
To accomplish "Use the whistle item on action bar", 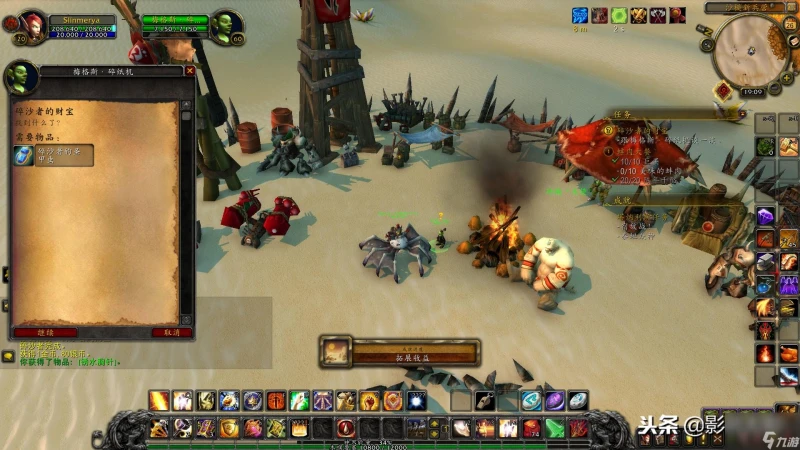I will 484,401.
